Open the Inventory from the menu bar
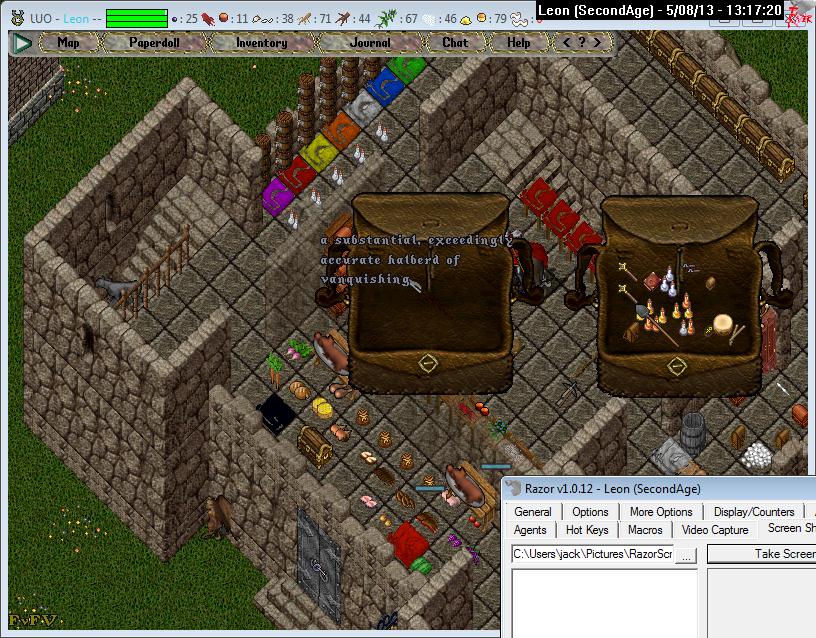This screenshot has width=816, height=638. coord(262,43)
